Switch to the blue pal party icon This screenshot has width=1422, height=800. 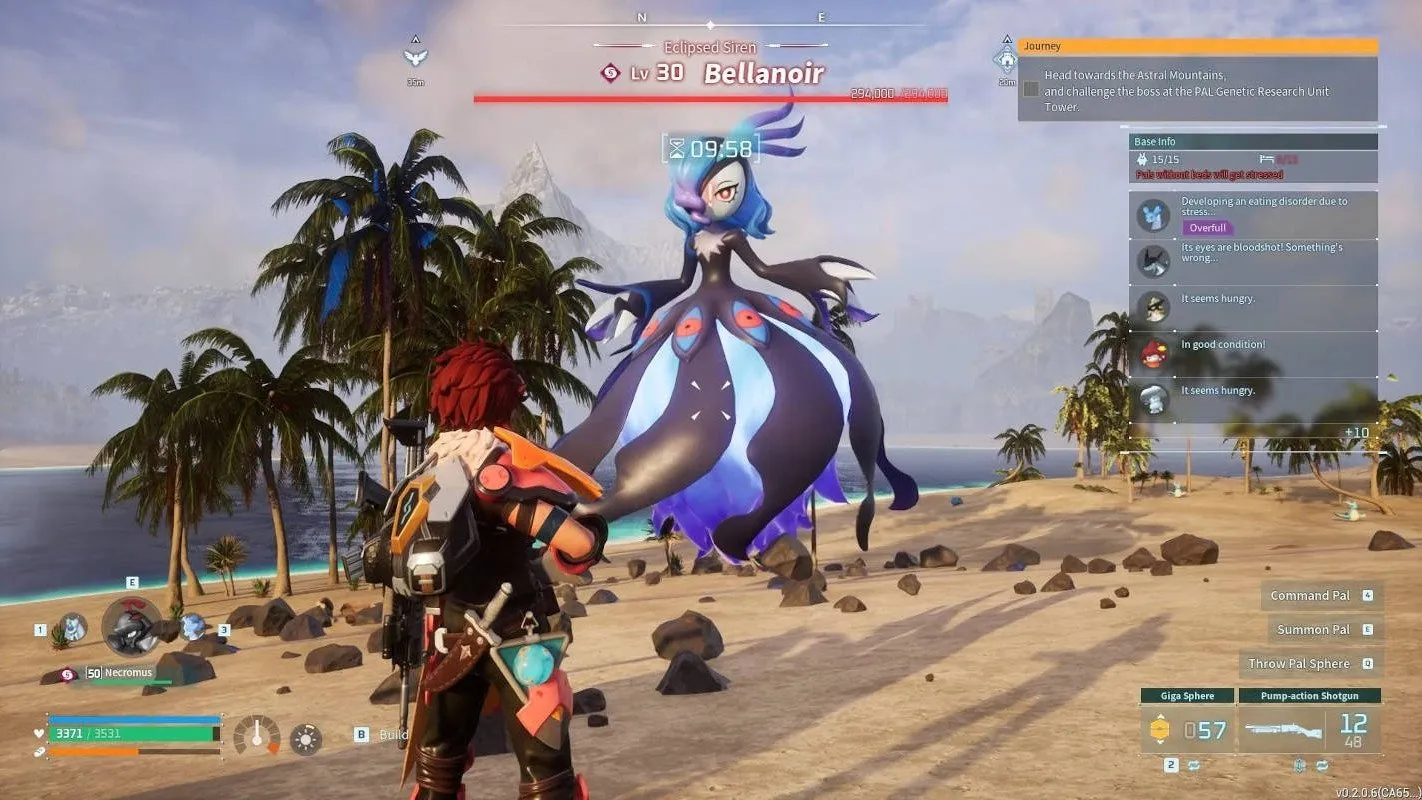pos(192,627)
